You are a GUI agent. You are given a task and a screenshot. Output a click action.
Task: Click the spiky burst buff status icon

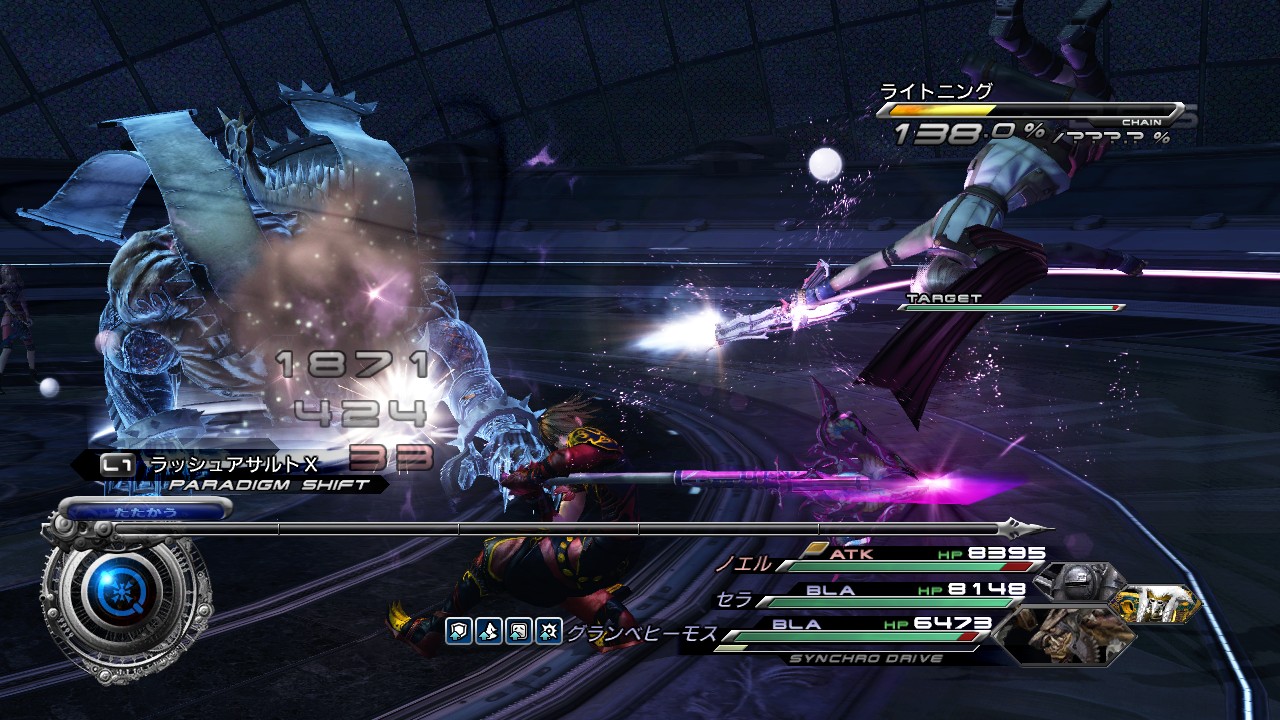(x=548, y=630)
